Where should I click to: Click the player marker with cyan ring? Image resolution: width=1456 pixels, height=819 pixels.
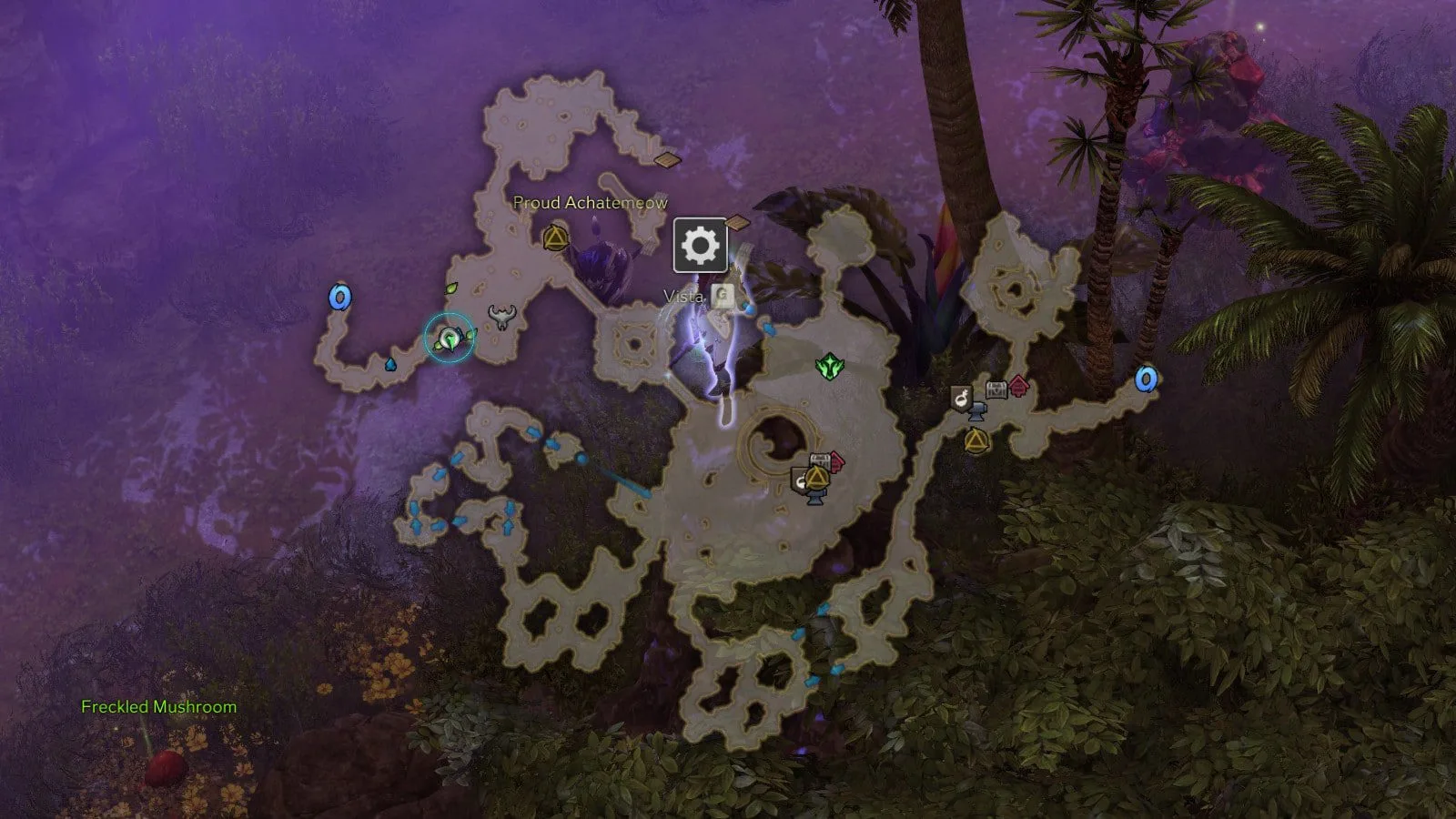[450, 339]
